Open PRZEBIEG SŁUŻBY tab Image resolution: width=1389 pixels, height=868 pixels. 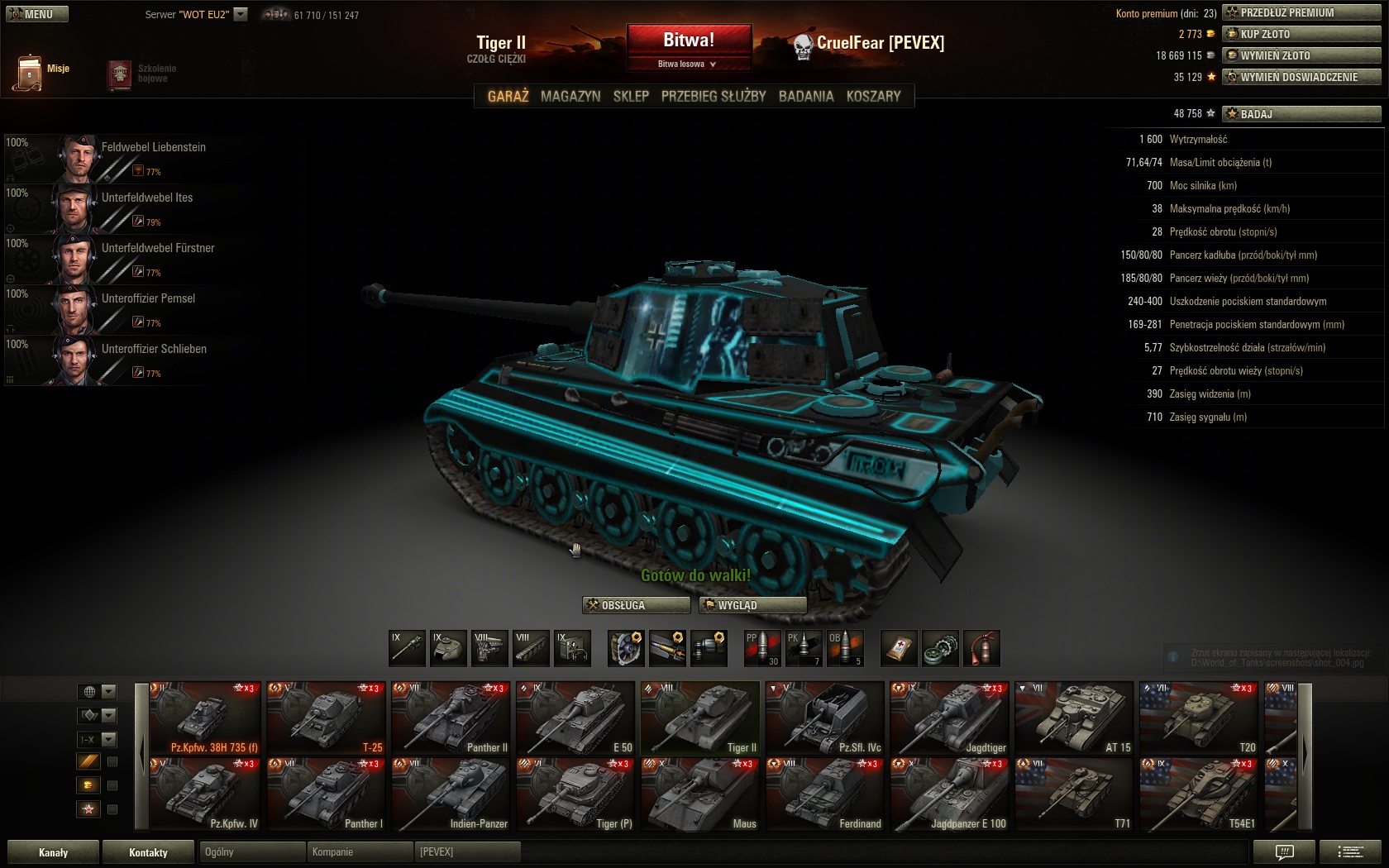point(714,96)
